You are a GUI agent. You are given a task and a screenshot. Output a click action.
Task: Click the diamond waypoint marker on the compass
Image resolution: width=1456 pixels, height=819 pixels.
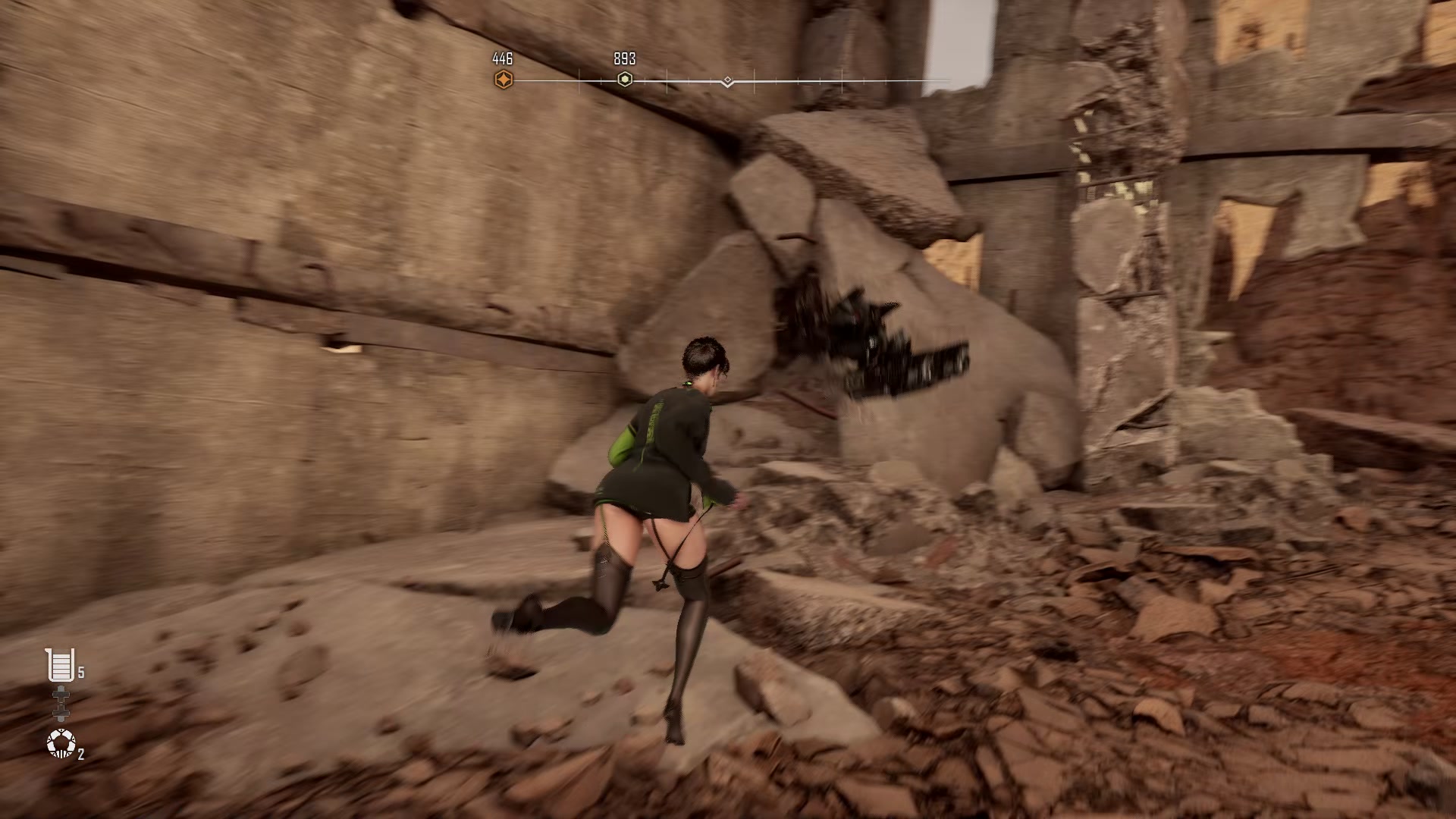point(726,78)
